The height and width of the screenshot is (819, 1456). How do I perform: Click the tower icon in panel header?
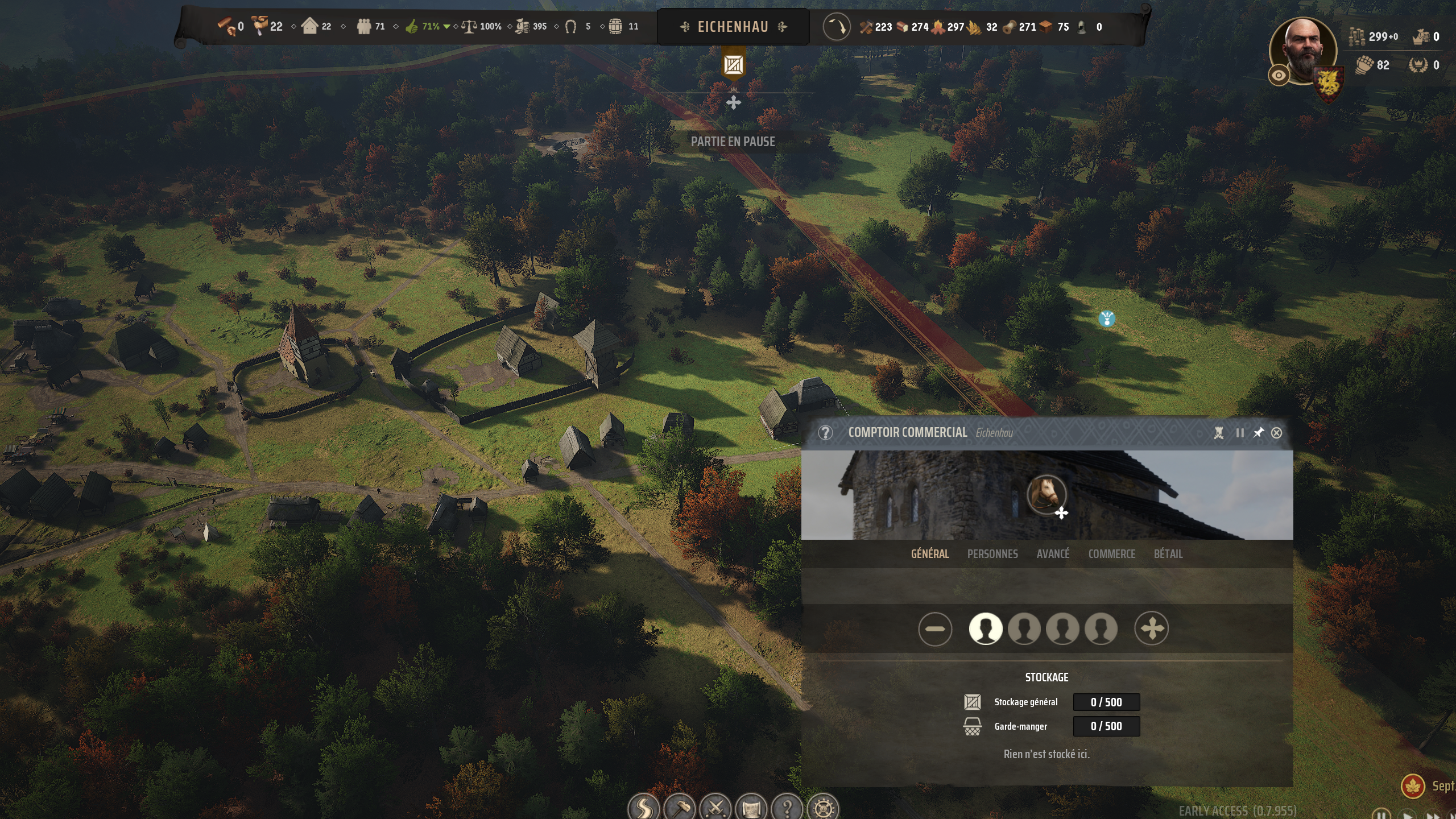click(x=1218, y=433)
